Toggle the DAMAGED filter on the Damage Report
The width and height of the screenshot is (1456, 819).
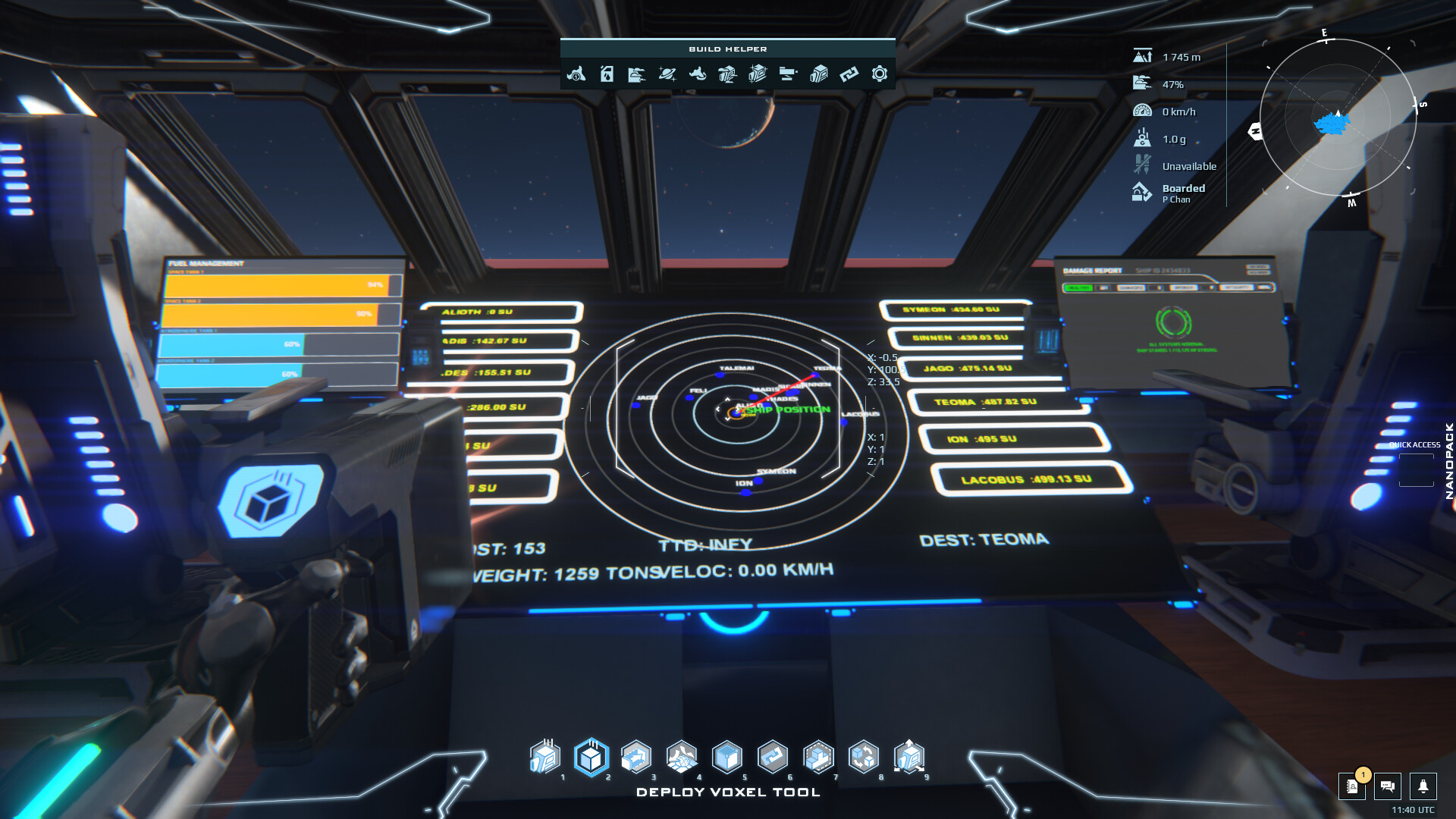coord(1131,287)
